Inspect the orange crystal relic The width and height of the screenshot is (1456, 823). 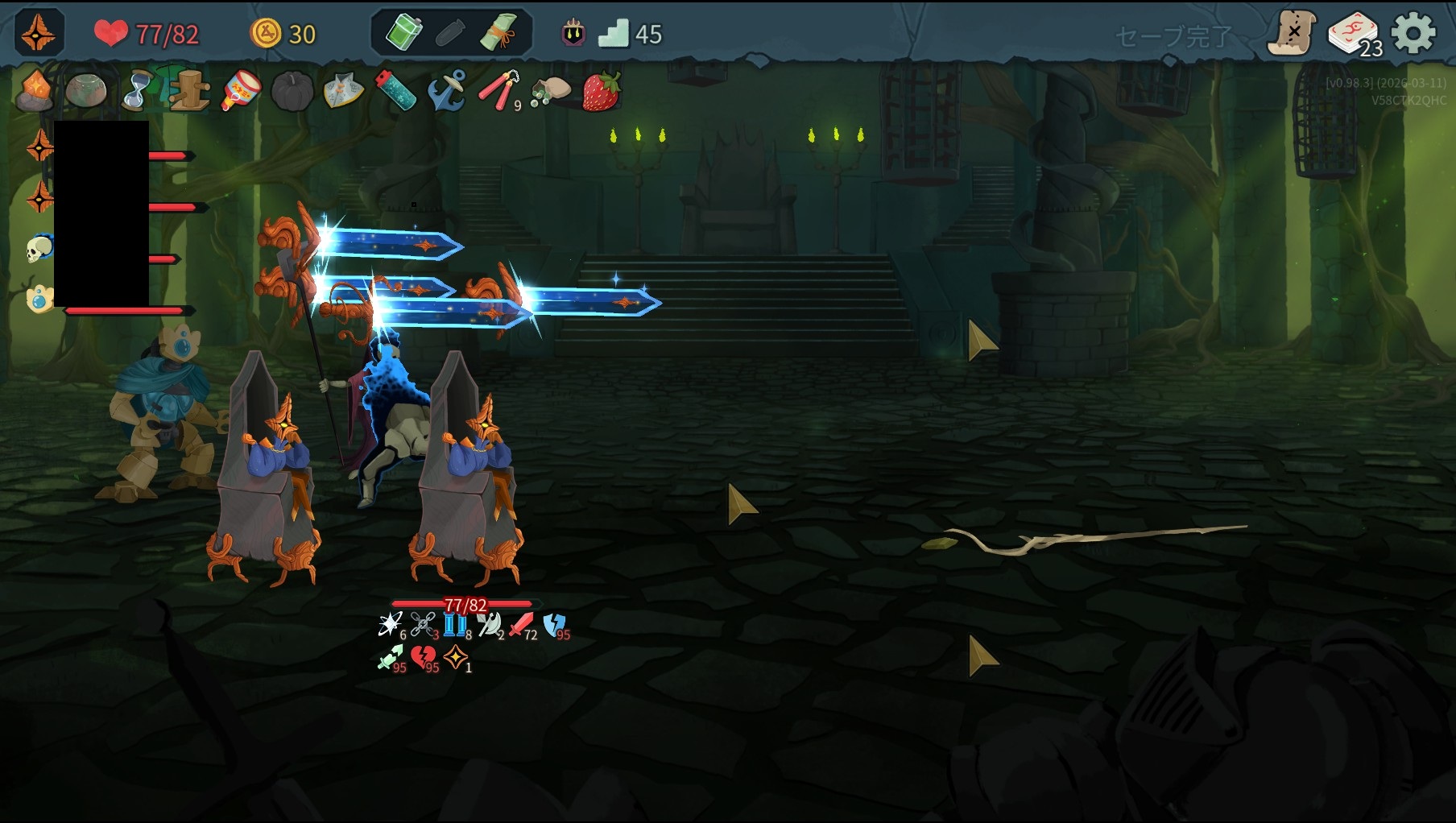tap(35, 90)
